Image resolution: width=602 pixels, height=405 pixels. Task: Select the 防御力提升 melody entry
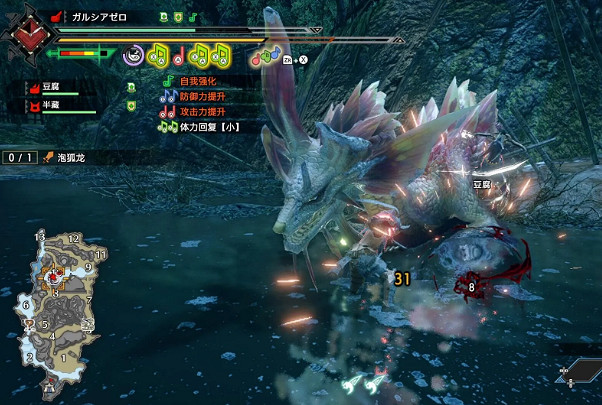pos(210,95)
